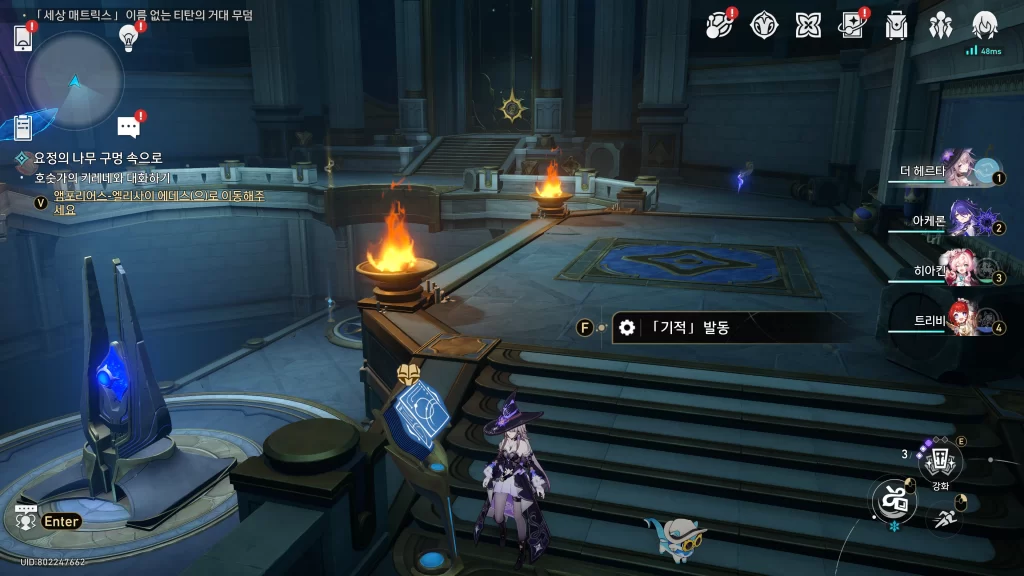The width and height of the screenshot is (1024, 576).
Task: Open the chat speech bubble icon
Action: (x=128, y=127)
